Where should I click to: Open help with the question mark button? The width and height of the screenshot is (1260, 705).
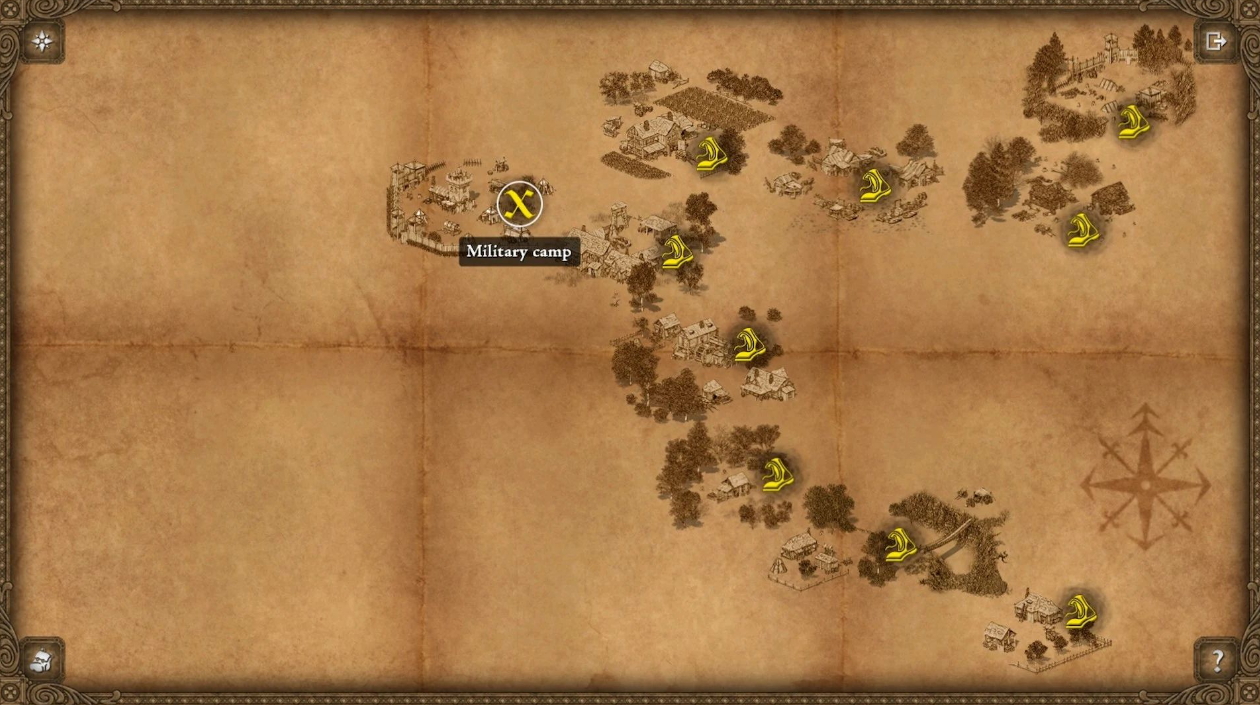click(x=1217, y=660)
